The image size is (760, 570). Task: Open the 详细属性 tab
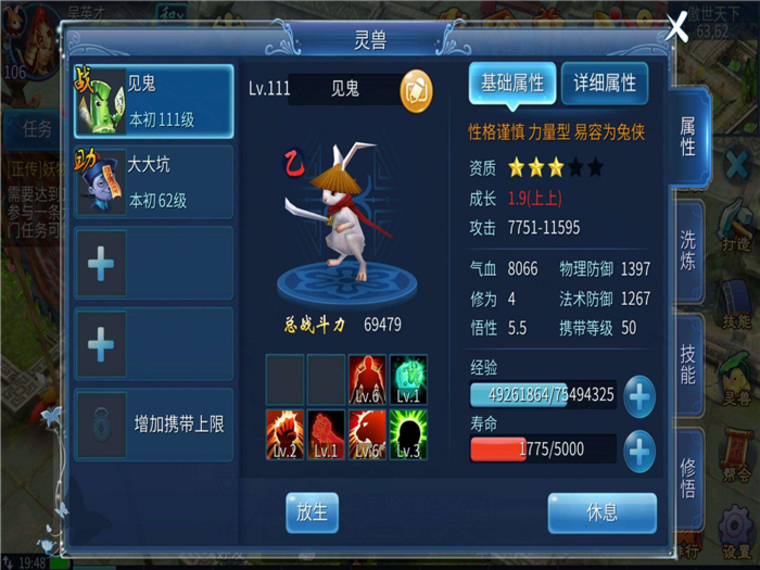(604, 84)
